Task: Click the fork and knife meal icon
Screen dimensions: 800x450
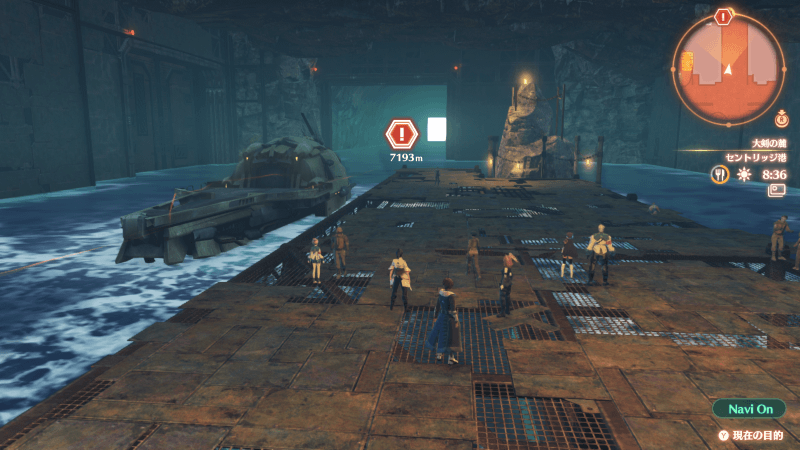Action: click(718, 174)
